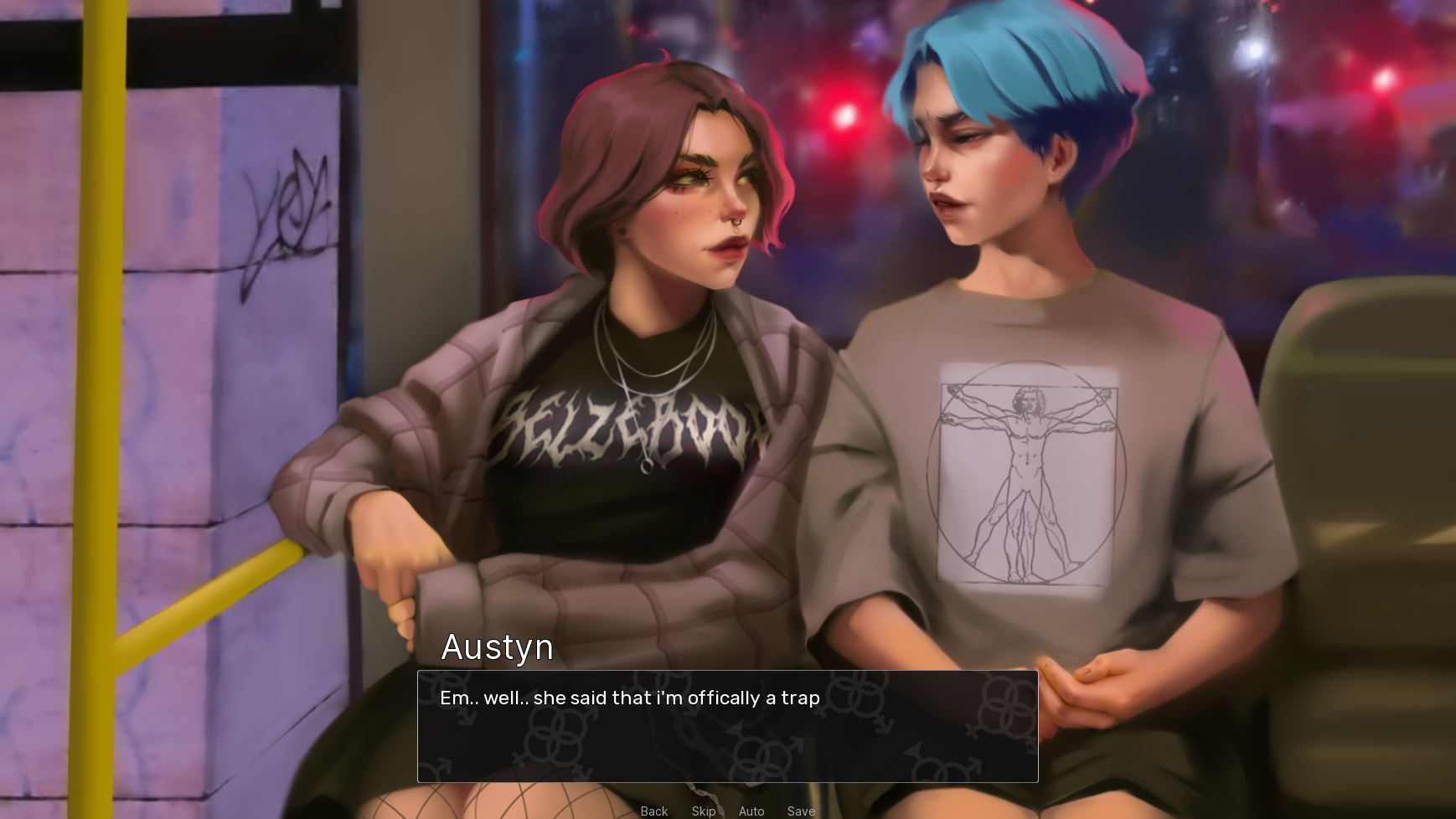Click the line about being 'offically a trap'
Image resolution: width=1456 pixels, height=819 pixels.
pos(630,698)
